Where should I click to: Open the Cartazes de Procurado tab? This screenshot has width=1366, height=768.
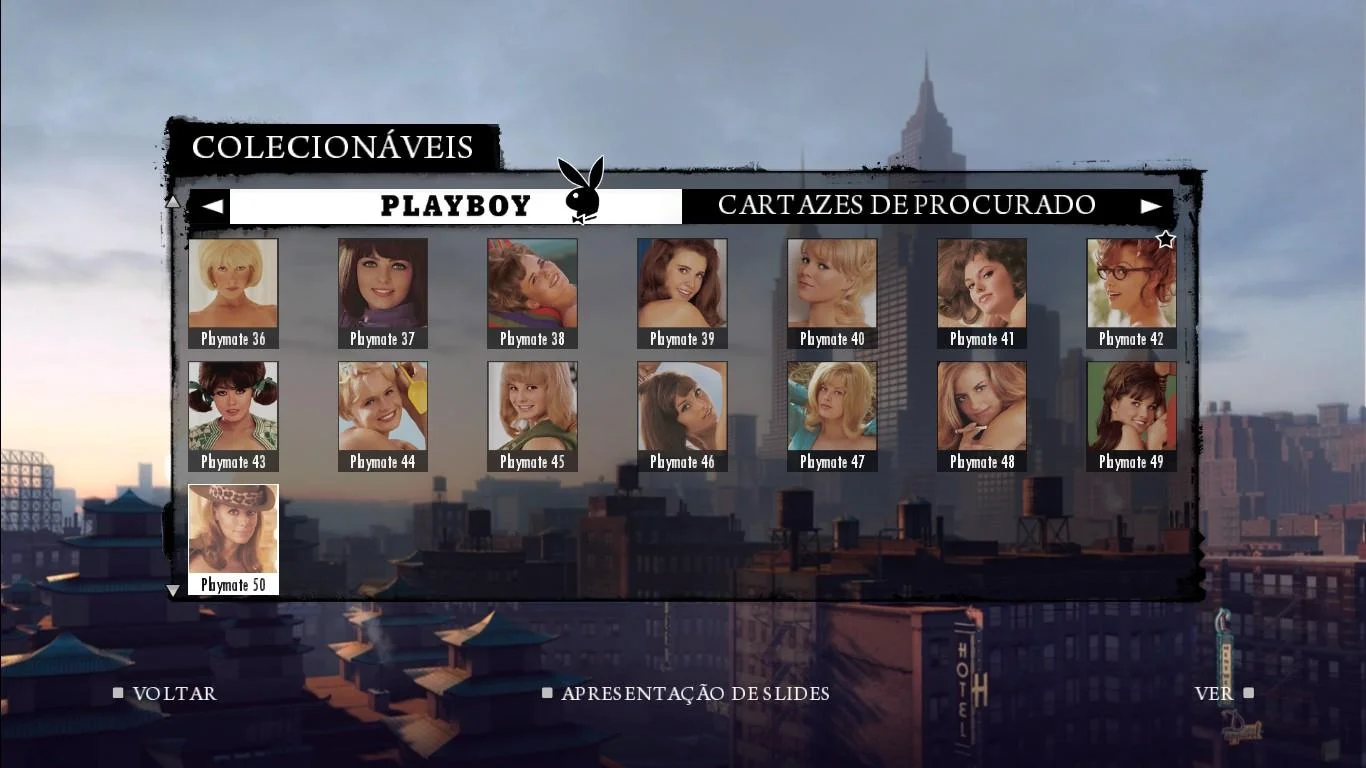[x=906, y=206]
